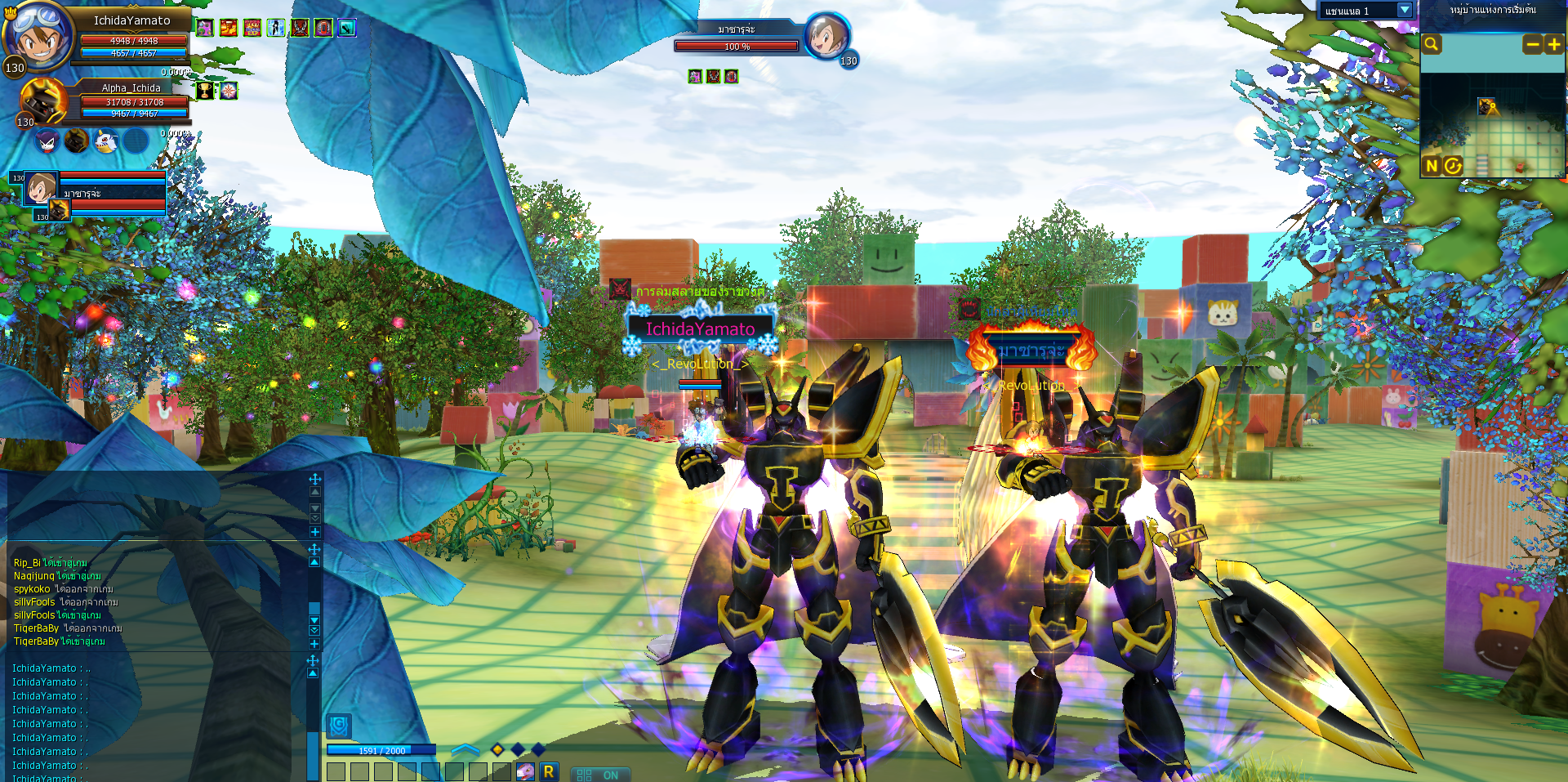This screenshot has height=782, width=1568.
Task: Click the yellow R quickbar button
Action: pyautogui.click(x=549, y=771)
